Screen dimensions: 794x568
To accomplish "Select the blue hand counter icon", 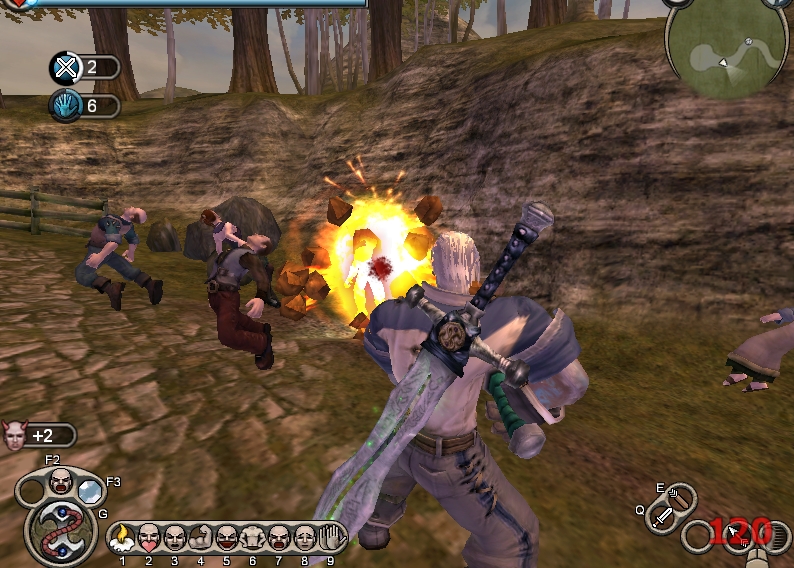I will pos(64,105).
